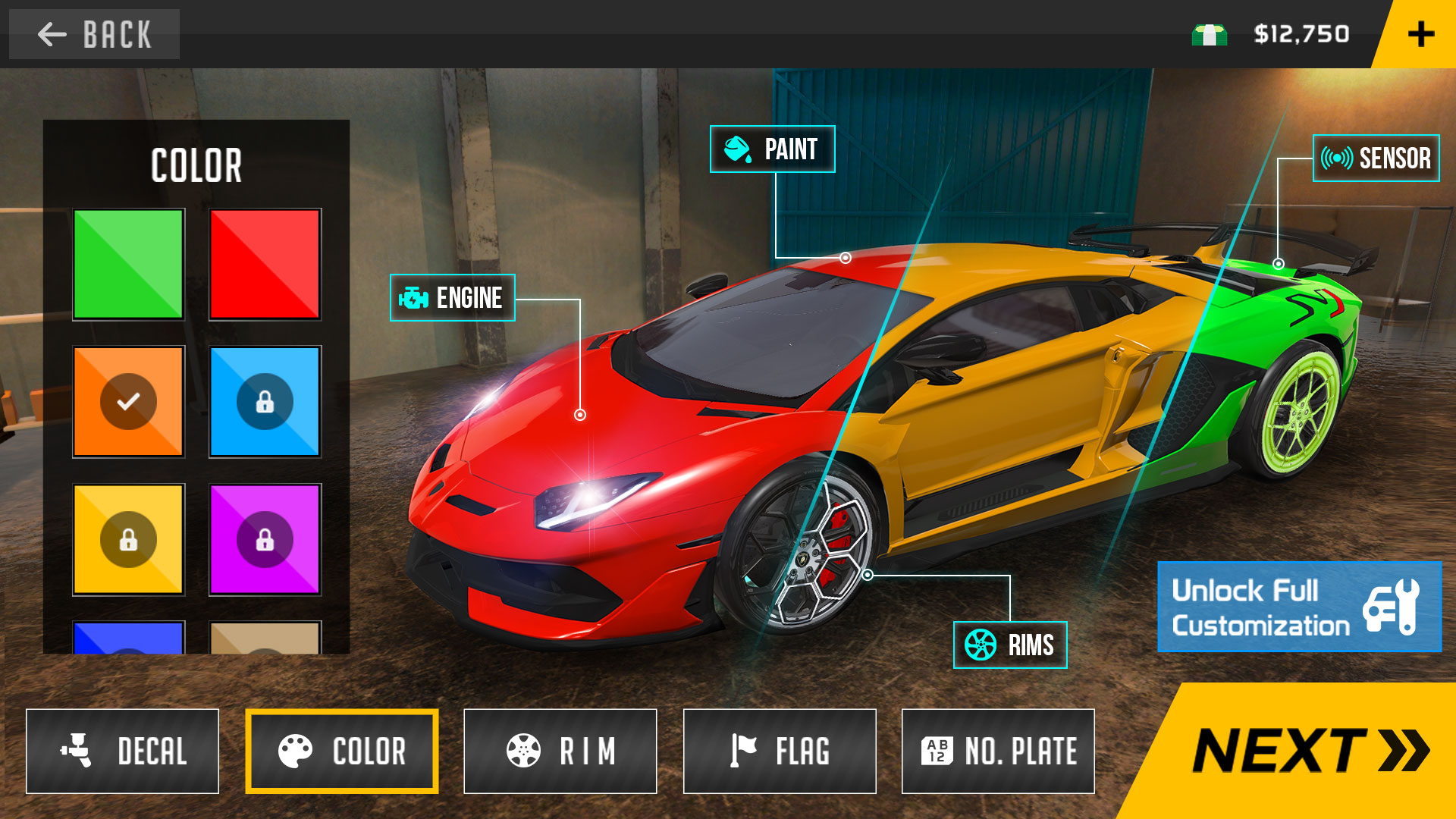Select the Rims customization marker
The image size is (1456, 819).
coord(1010,646)
